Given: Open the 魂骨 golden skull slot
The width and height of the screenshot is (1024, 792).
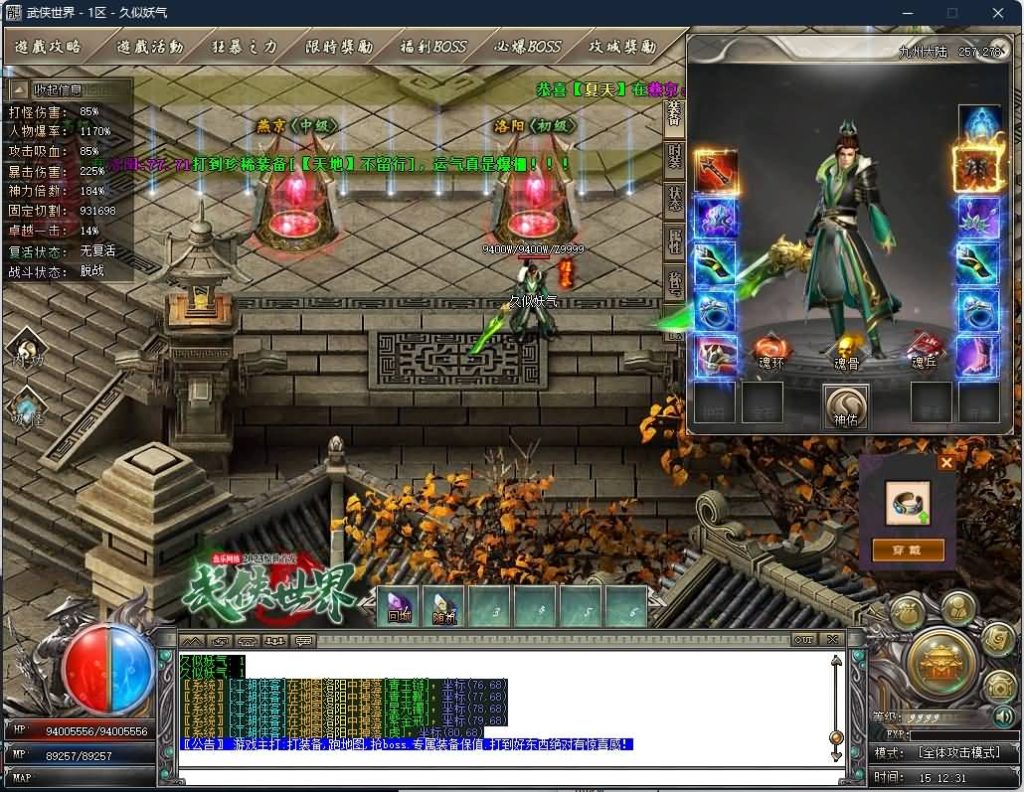Looking at the screenshot, I should pyautogui.click(x=846, y=346).
